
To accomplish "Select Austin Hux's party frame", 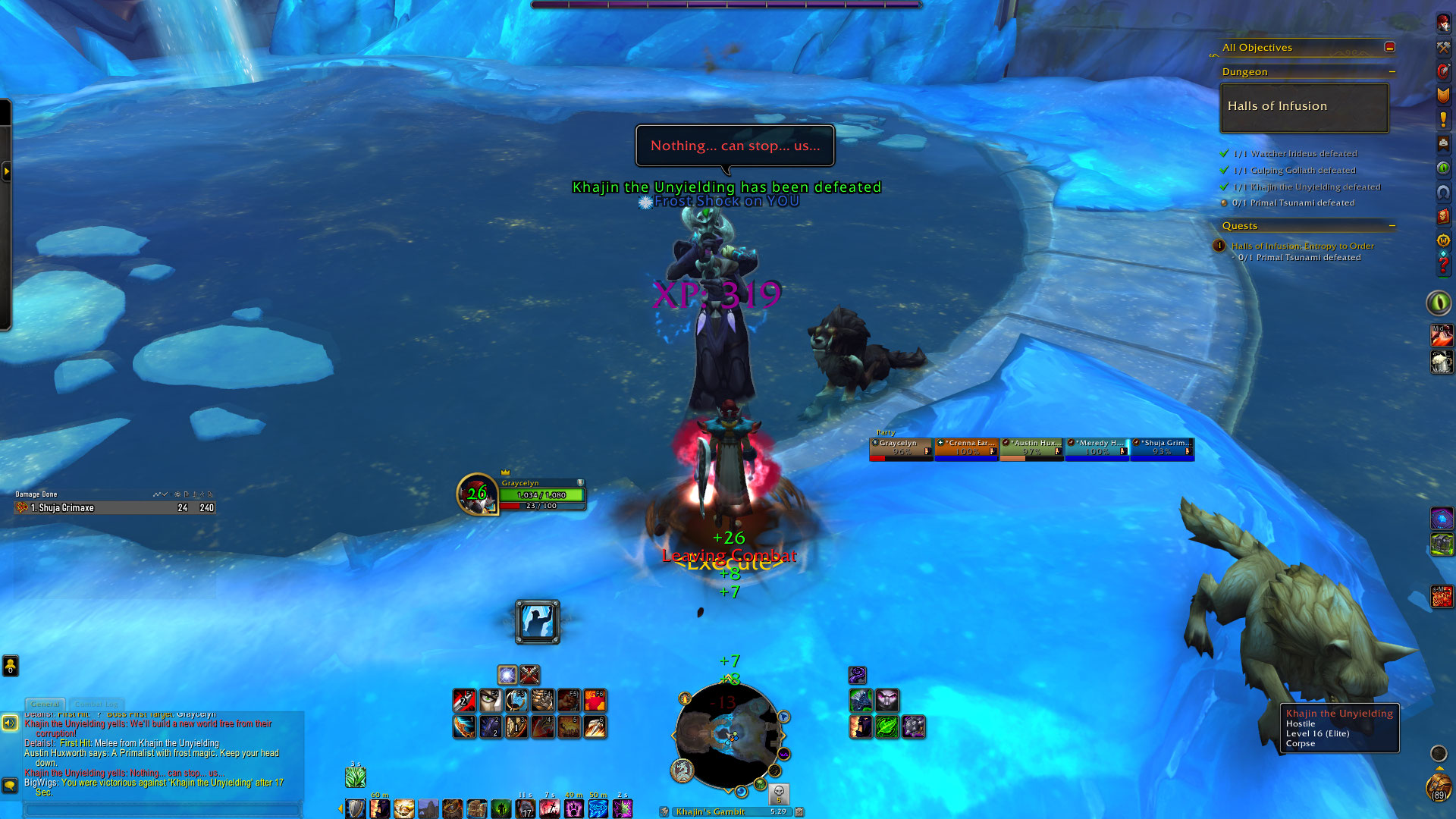I will (1031, 449).
